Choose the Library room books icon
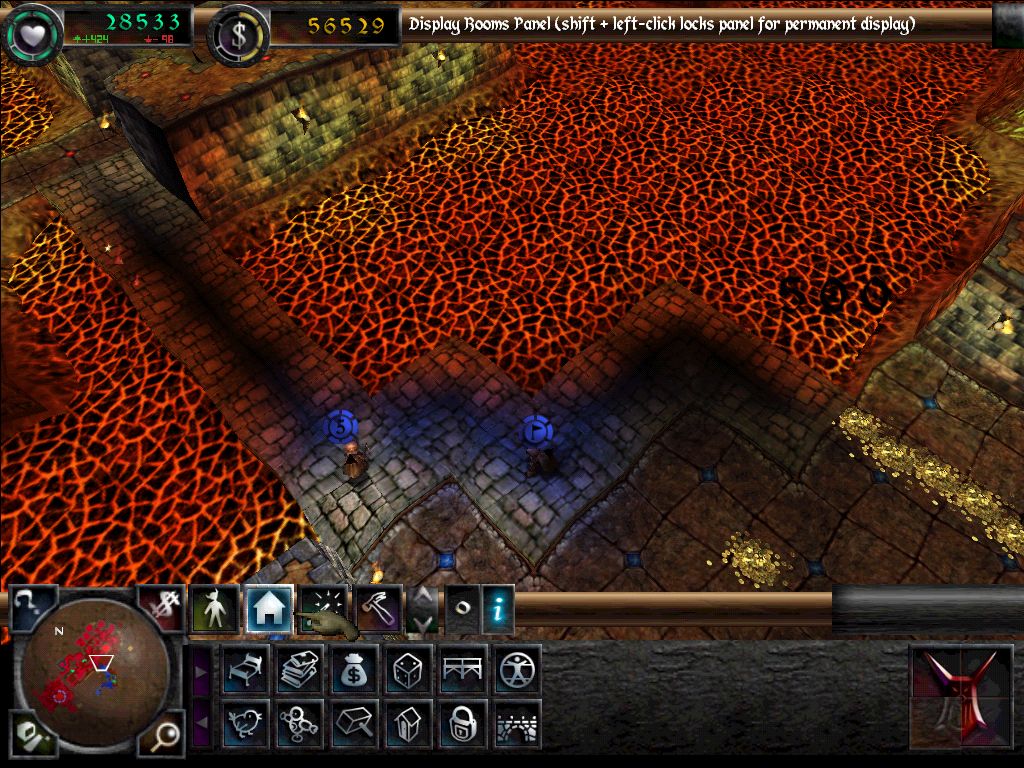The height and width of the screenshot is (768, 1024). tap(300, 669)
